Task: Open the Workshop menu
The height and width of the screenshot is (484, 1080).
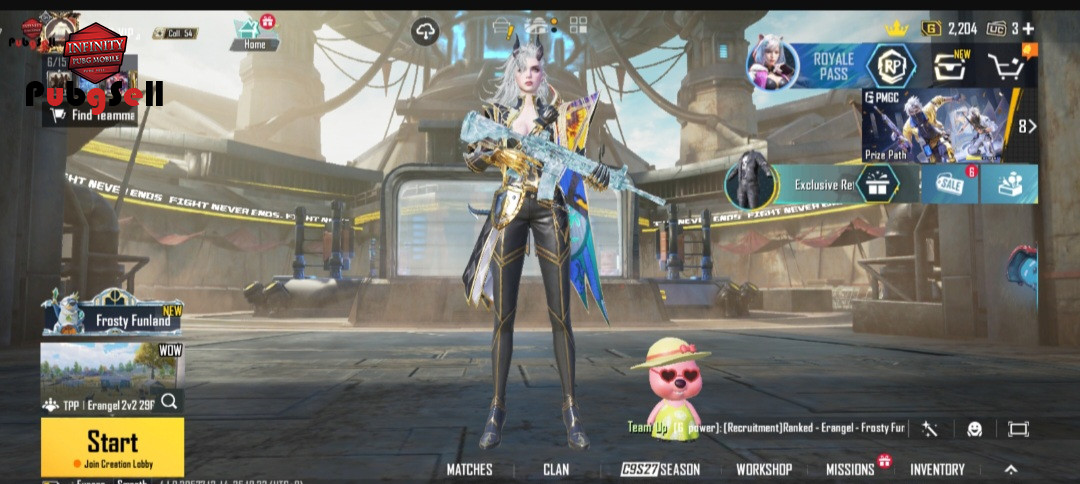Action: pyautogui.click(x=764, y=469)
